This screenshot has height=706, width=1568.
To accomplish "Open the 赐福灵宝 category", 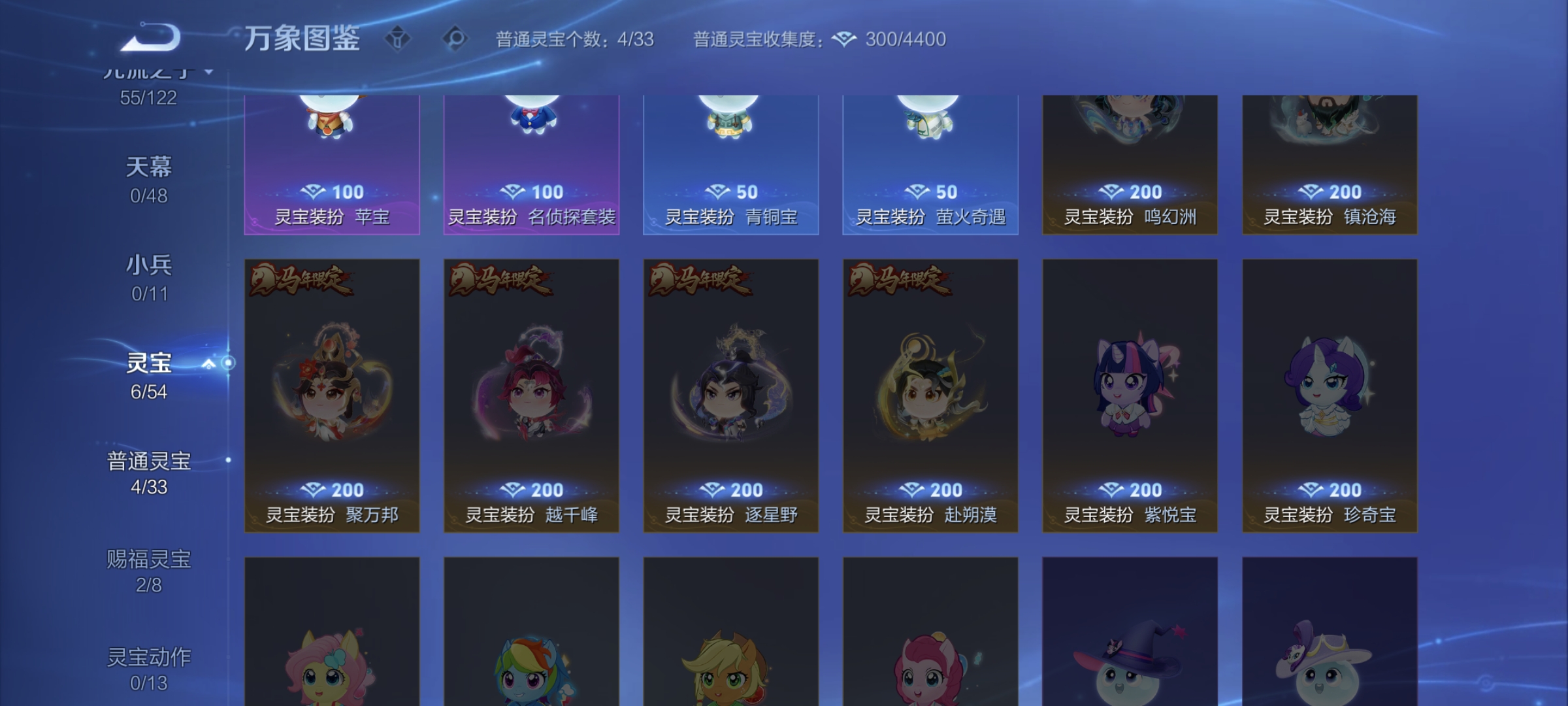I will point(148,559).
